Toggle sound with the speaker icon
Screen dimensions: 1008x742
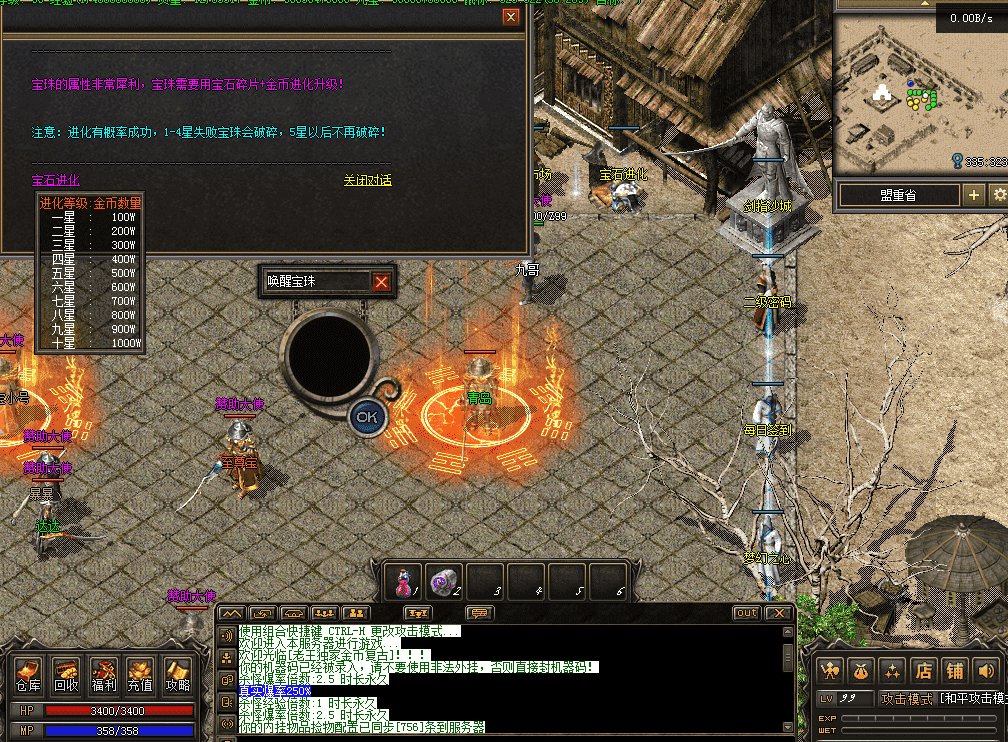coord(987,670)
